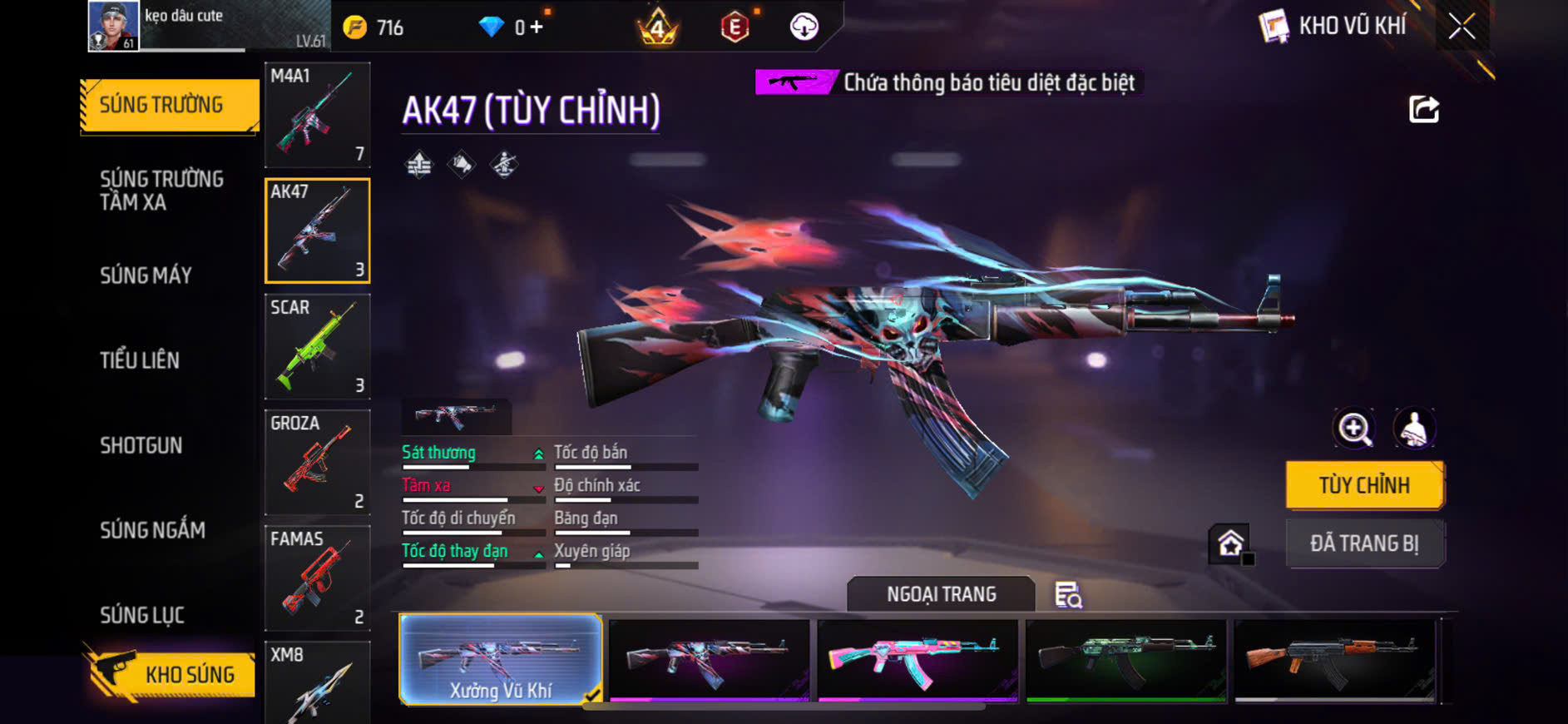Image resolution: width=1568 pixels, height=724 pixels.
Task: Switch to Súng Ngắm category
Action: (x=152, y=530)
